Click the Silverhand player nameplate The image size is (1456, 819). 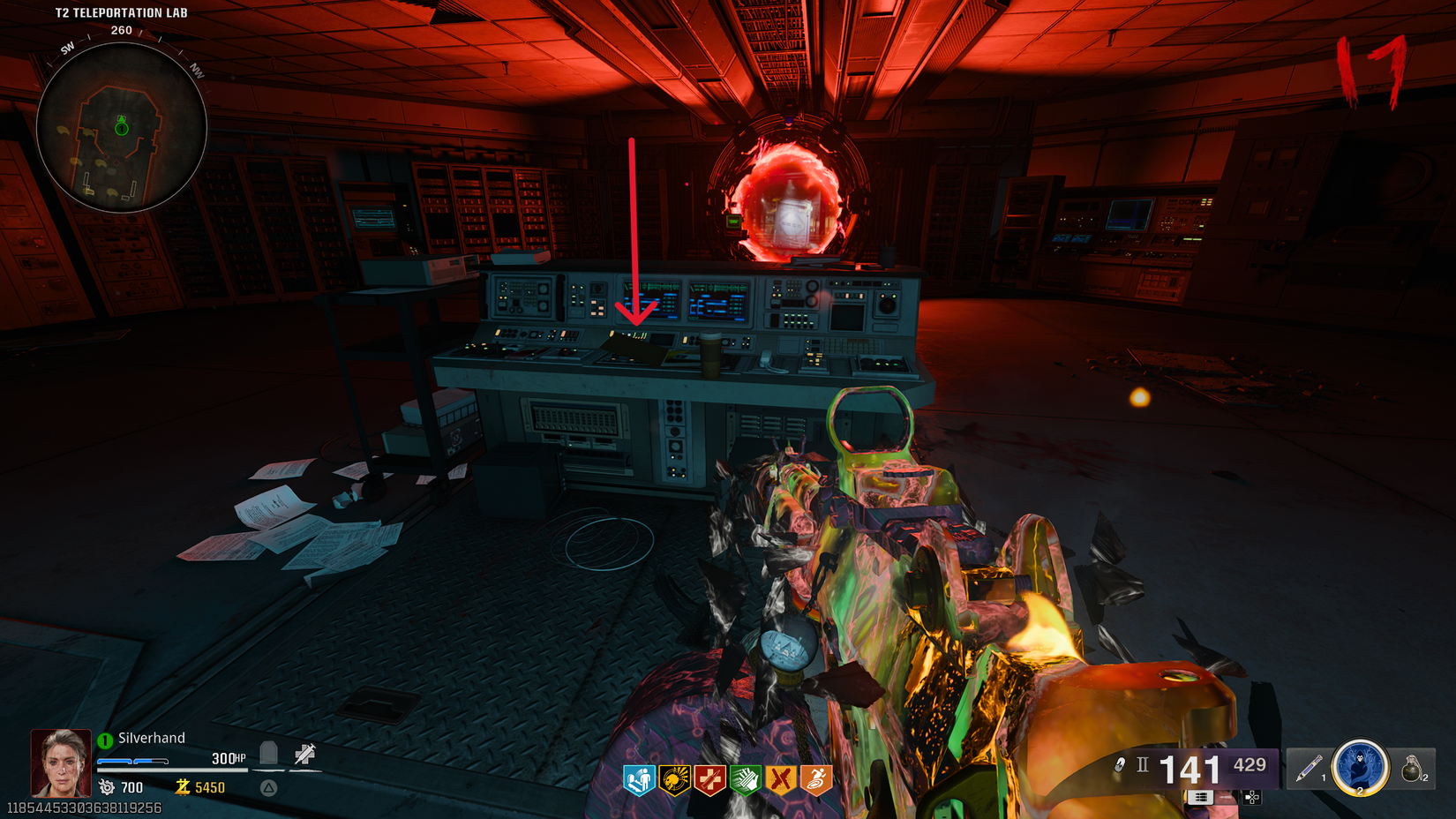pos(150,738)
